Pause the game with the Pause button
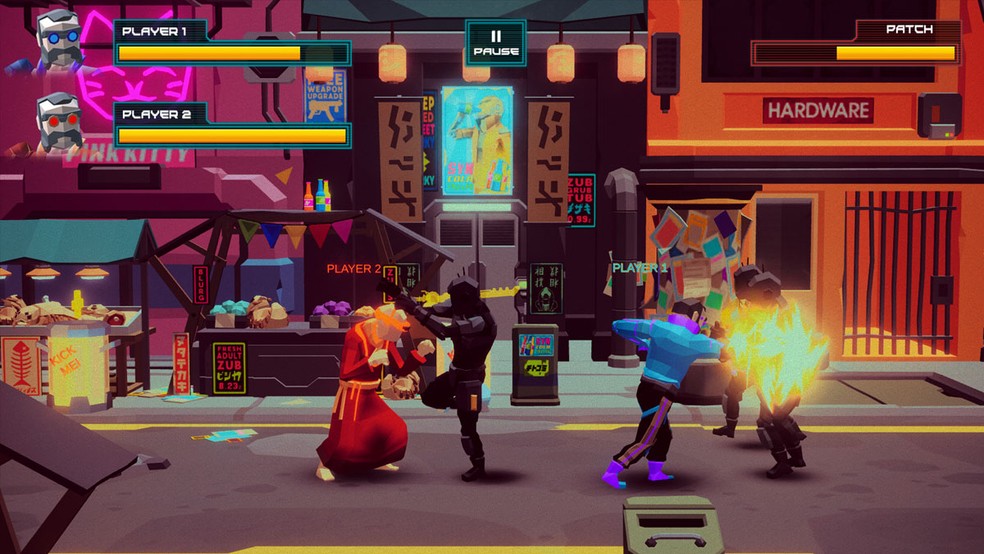Image resolution: width=984 pixels, height=554 pixels. [495, 43]
